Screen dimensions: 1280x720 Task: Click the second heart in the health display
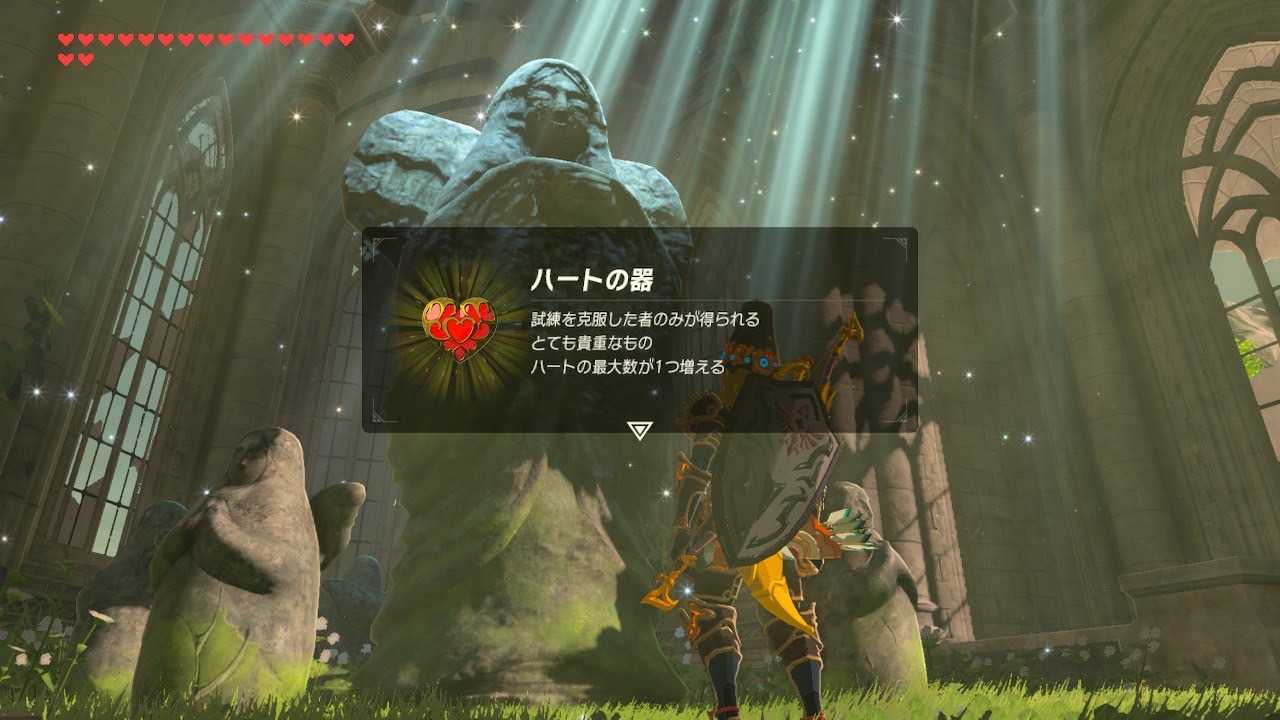coord(85,39)
